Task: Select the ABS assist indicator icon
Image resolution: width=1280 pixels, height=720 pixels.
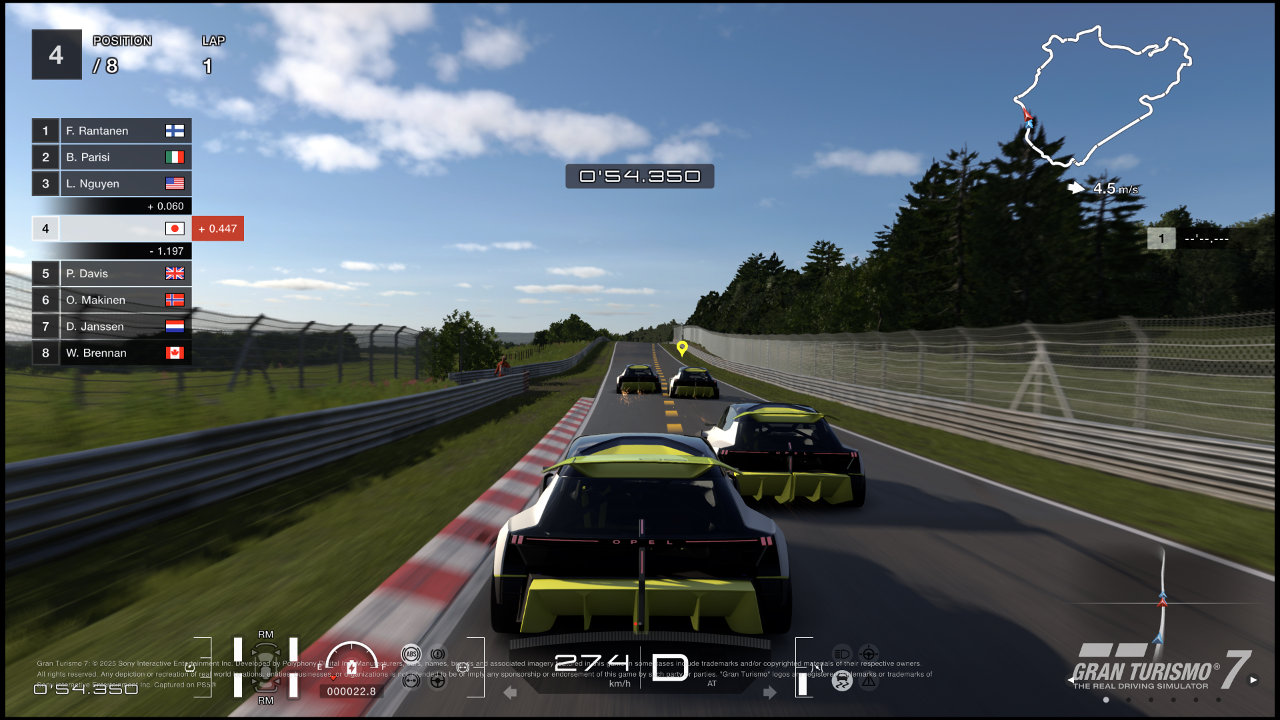Action: tap(411, 653)
